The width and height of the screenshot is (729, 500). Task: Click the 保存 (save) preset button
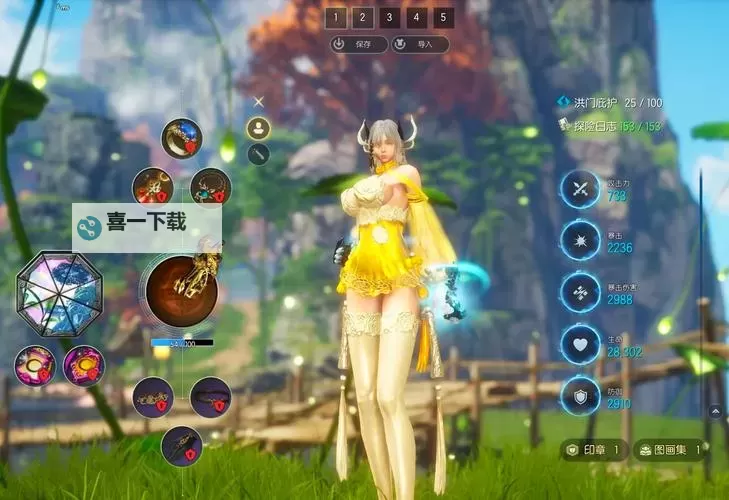tap(358, 44)
